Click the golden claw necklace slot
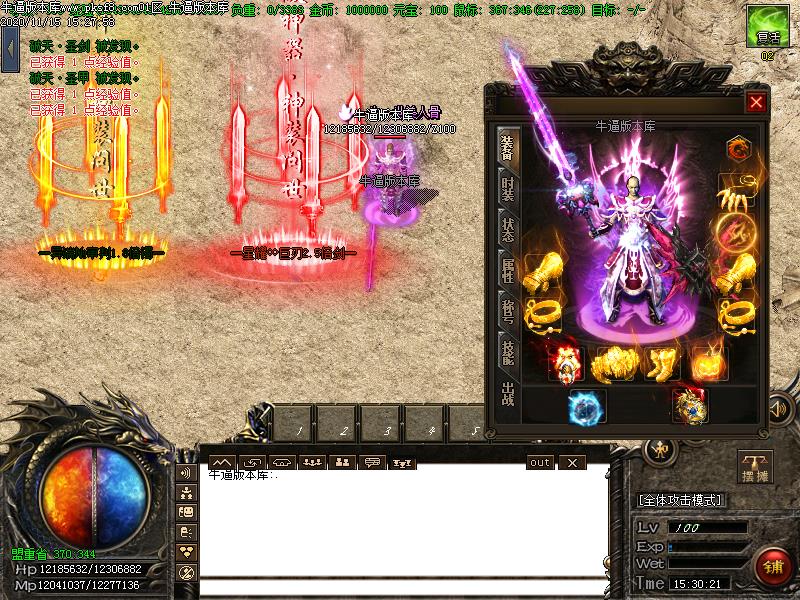The height and width of the screenshot is (600, 800). click(x=736, y=191)
